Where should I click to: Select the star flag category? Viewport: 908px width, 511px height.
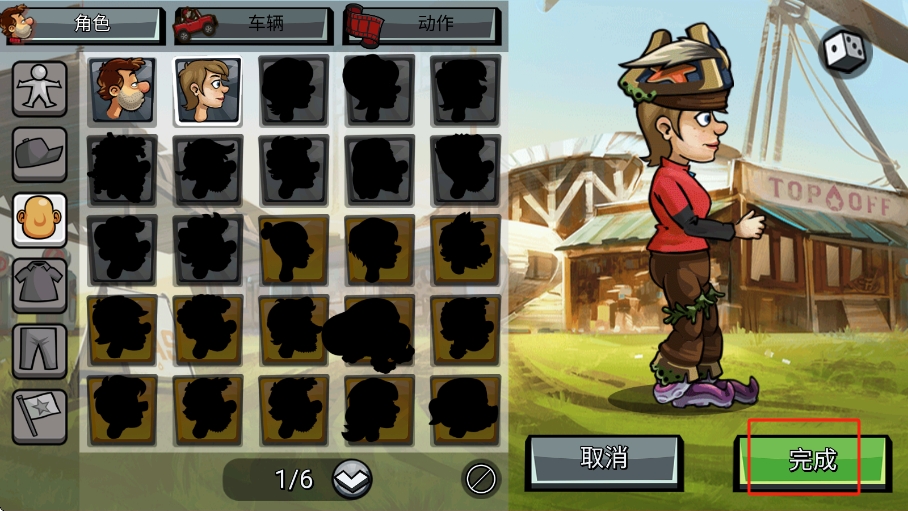click(x=40, y=415)
